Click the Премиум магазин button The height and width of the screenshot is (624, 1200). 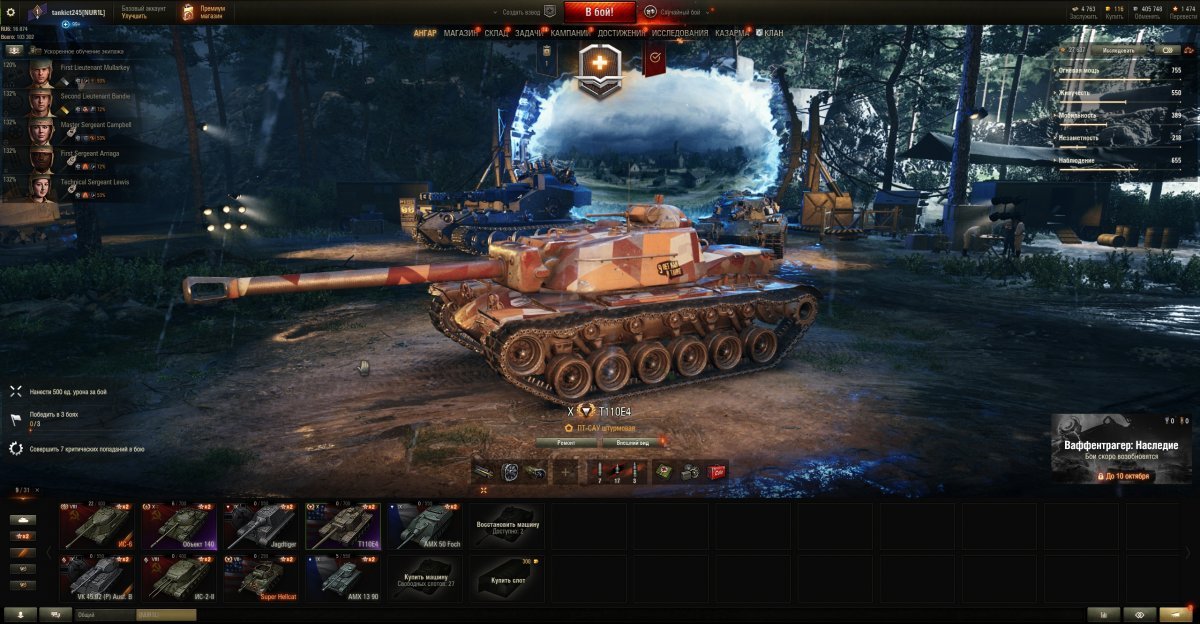tap(204, 12)
